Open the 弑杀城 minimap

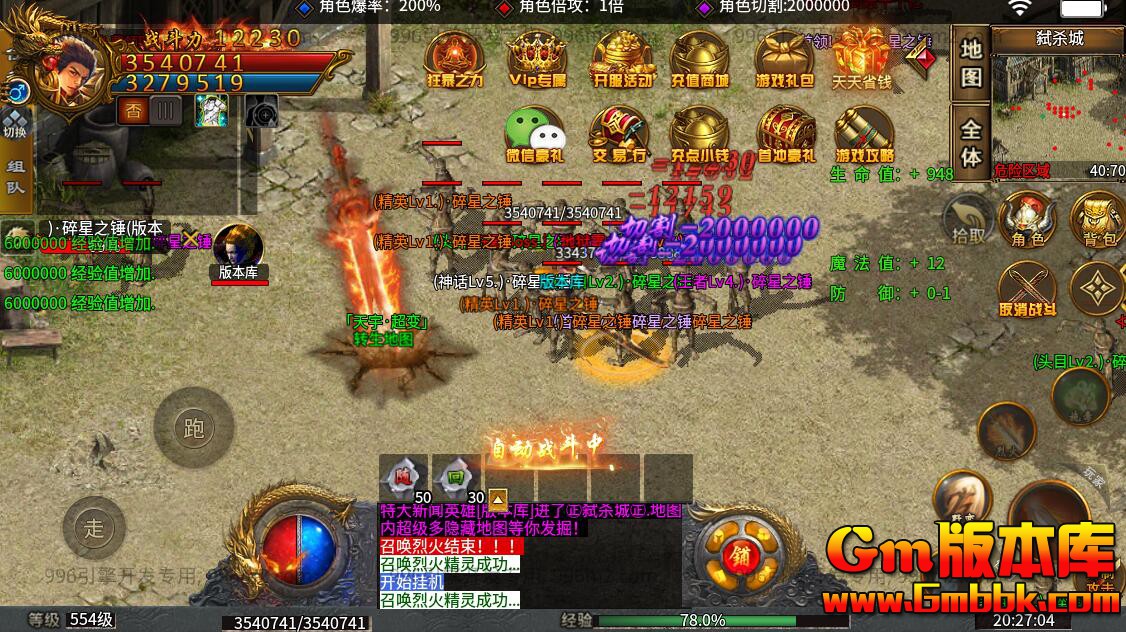pyautogui.click(x=1058, y=100)
